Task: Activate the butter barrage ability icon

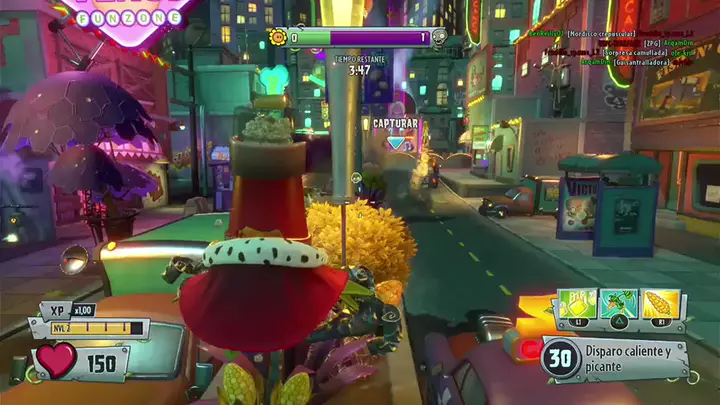Action: 578,303
